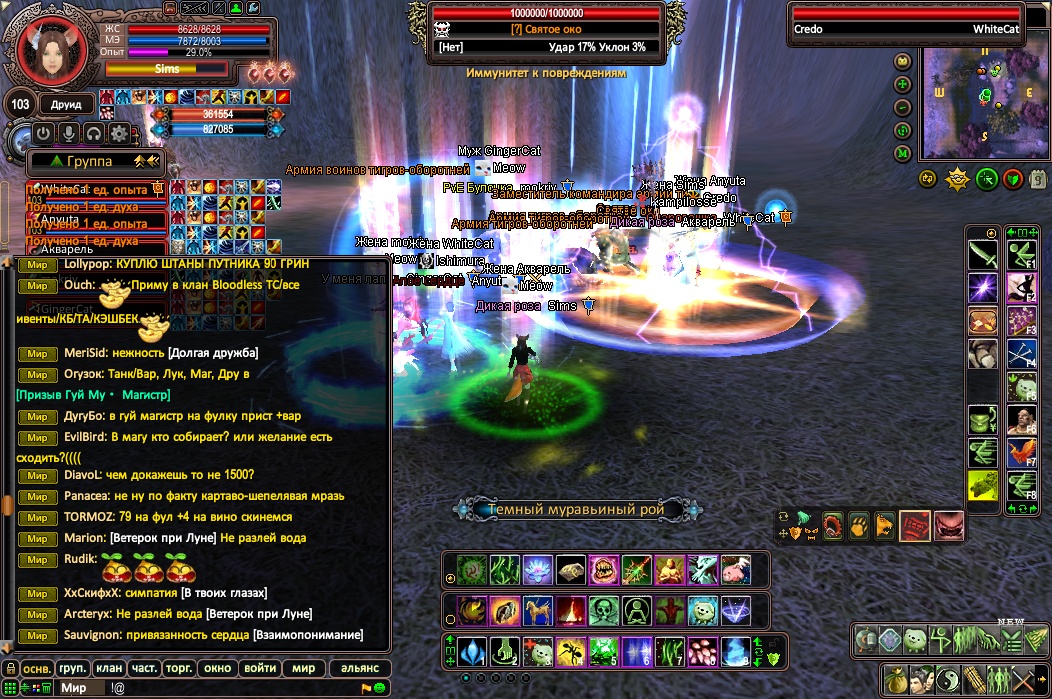Open the calendar icon below the minimap
This screenshot has width=1052, height=699.
(x=1038, y=179)
